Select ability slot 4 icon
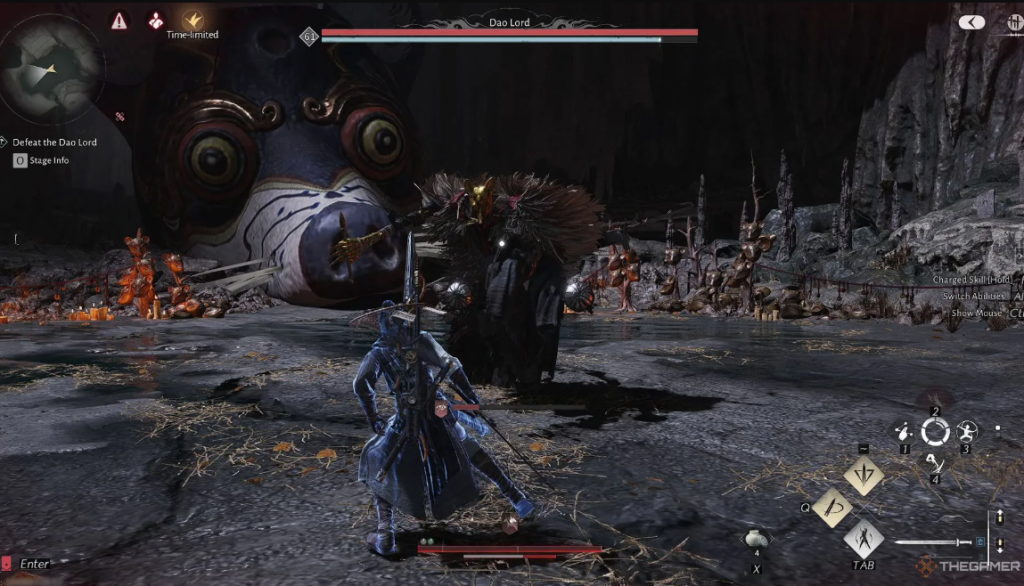Viewport: 1024px width, 586px height. (x=933, y=461)
